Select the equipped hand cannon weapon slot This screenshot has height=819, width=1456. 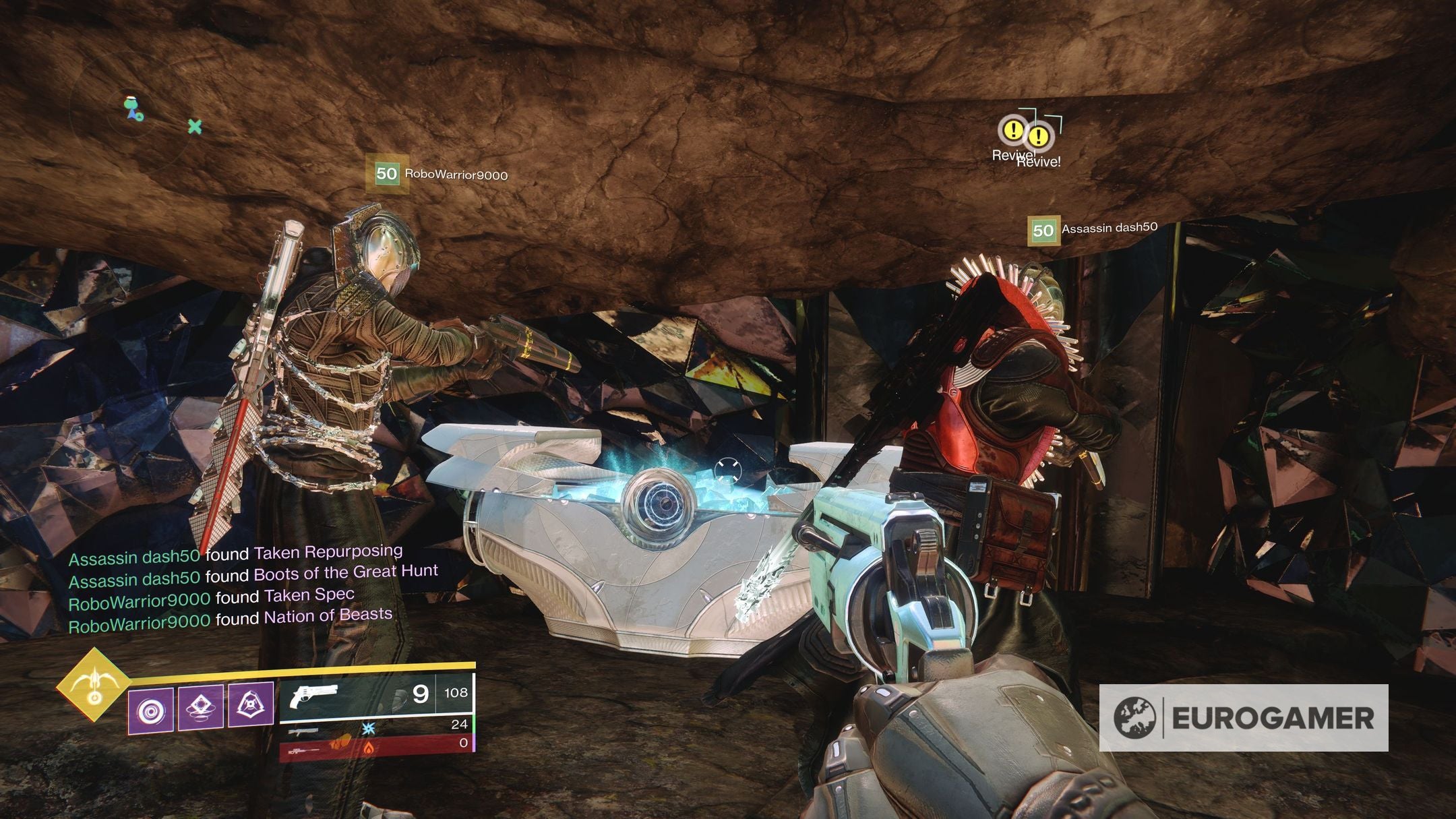(x=376, y=694)
